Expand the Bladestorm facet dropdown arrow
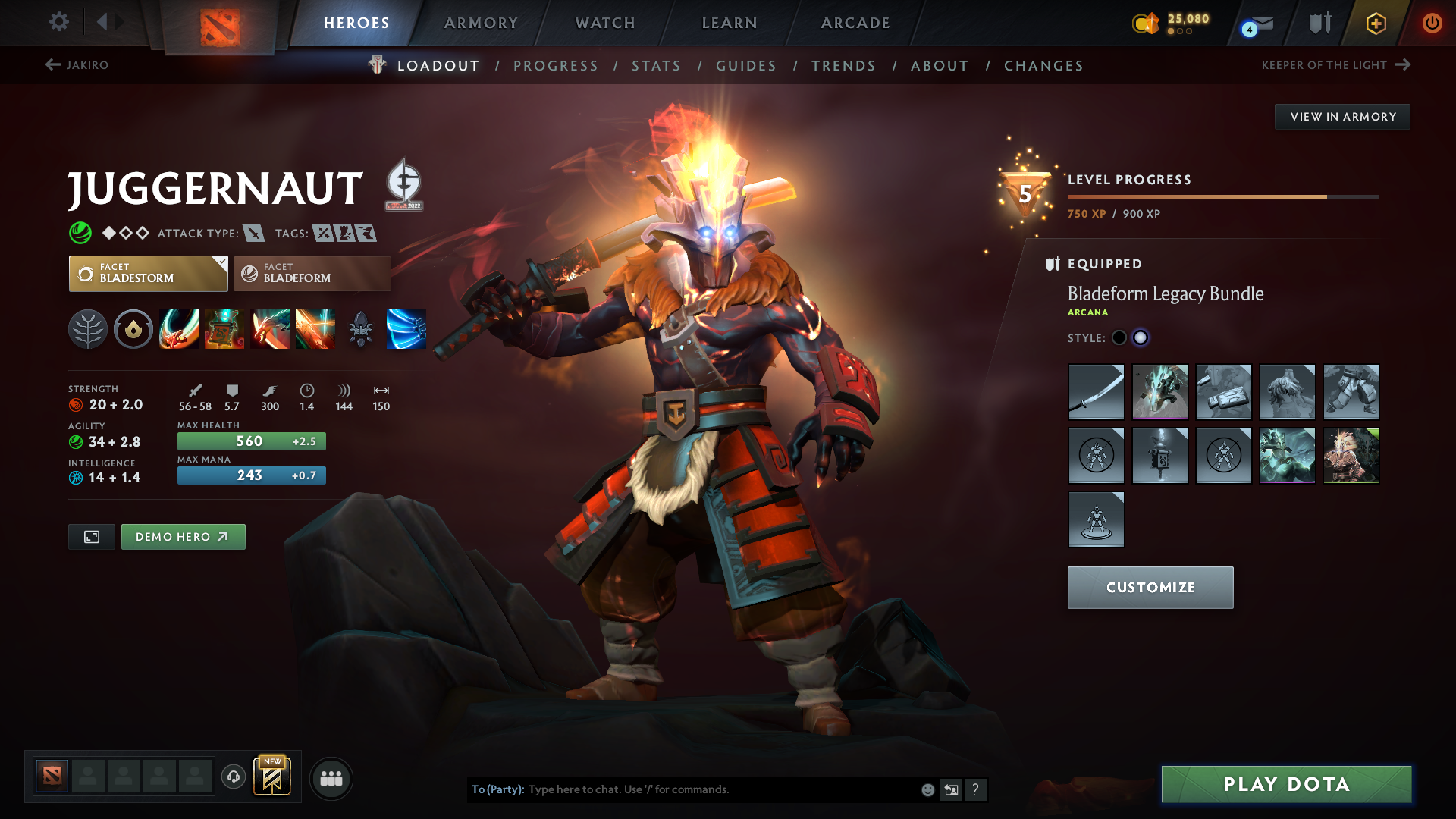Viewport: 1456px width, 819px height. click(x=221, y=264)
